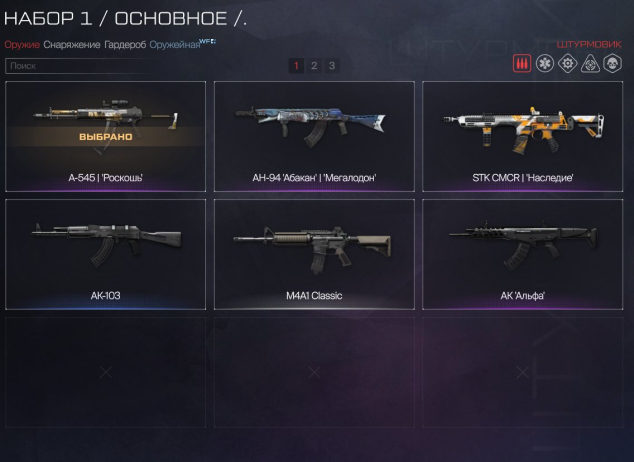Choose the АН-94 'Абакан' 'Мегалодон' rifle
Viewport: 634px width, 462px height.
(314, 136)
